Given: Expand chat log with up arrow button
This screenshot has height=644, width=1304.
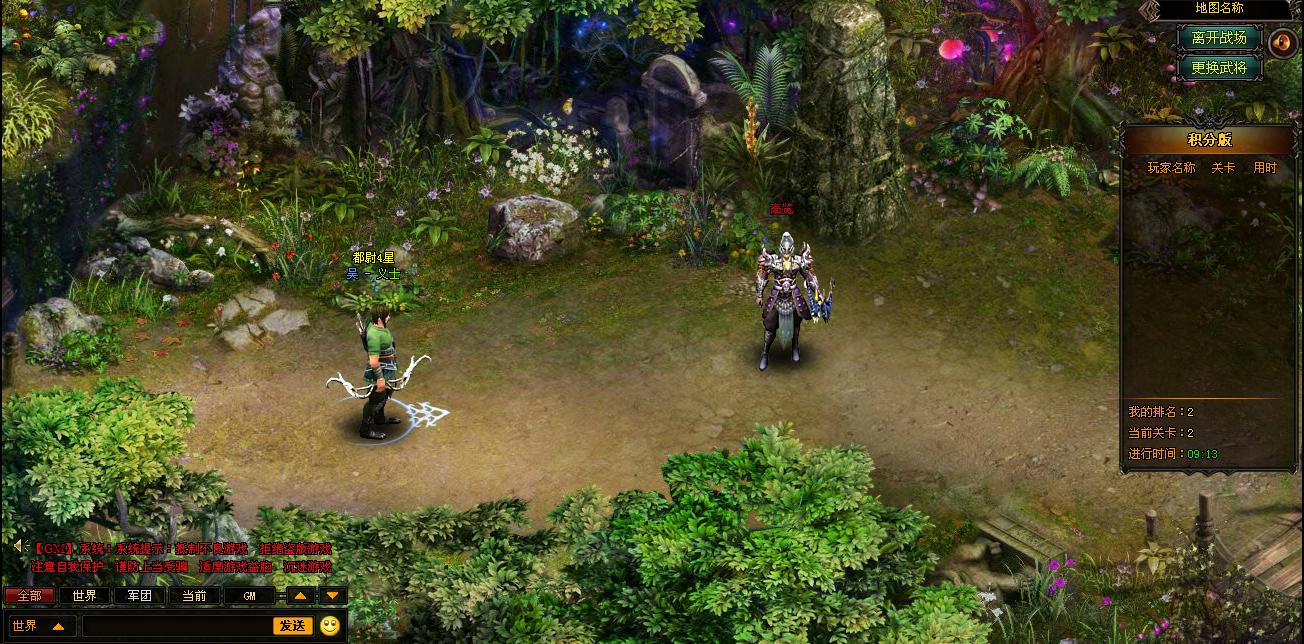Looking at the screenshot, I should pyautogui.click(x=301, y=596).
